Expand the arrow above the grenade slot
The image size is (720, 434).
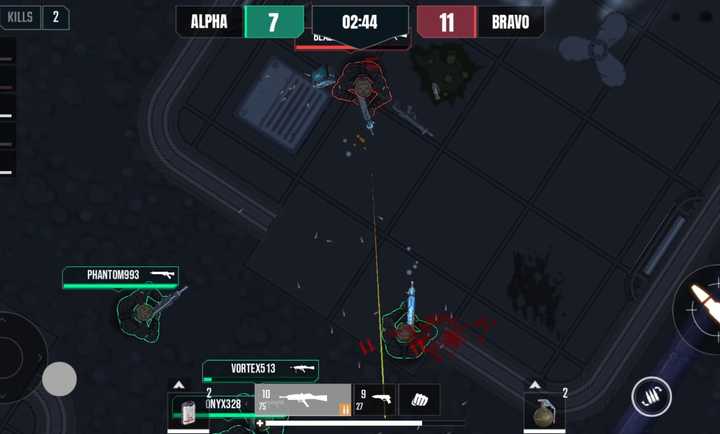(535, 385)
